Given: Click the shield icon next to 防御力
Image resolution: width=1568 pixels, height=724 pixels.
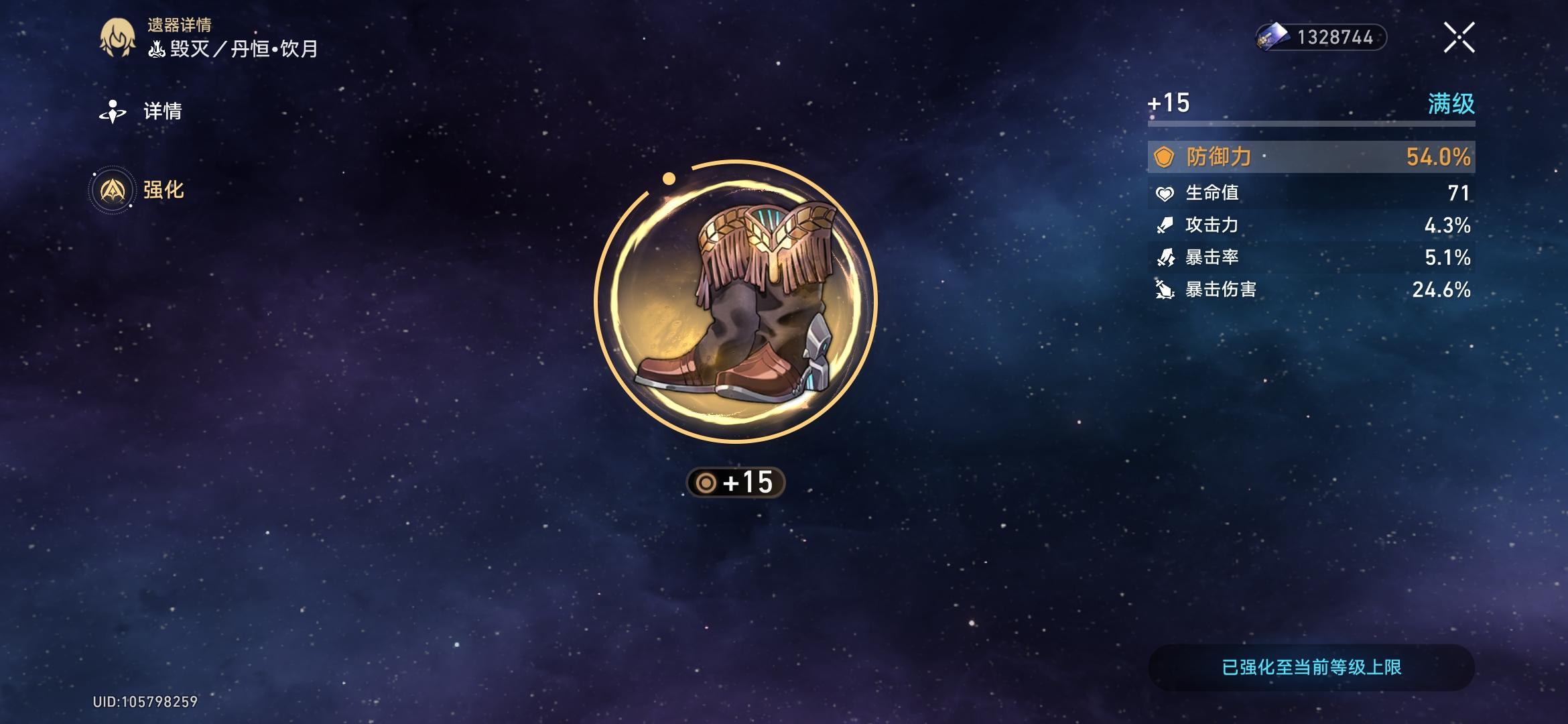Looking at the screenshot, I should 1165,156.
